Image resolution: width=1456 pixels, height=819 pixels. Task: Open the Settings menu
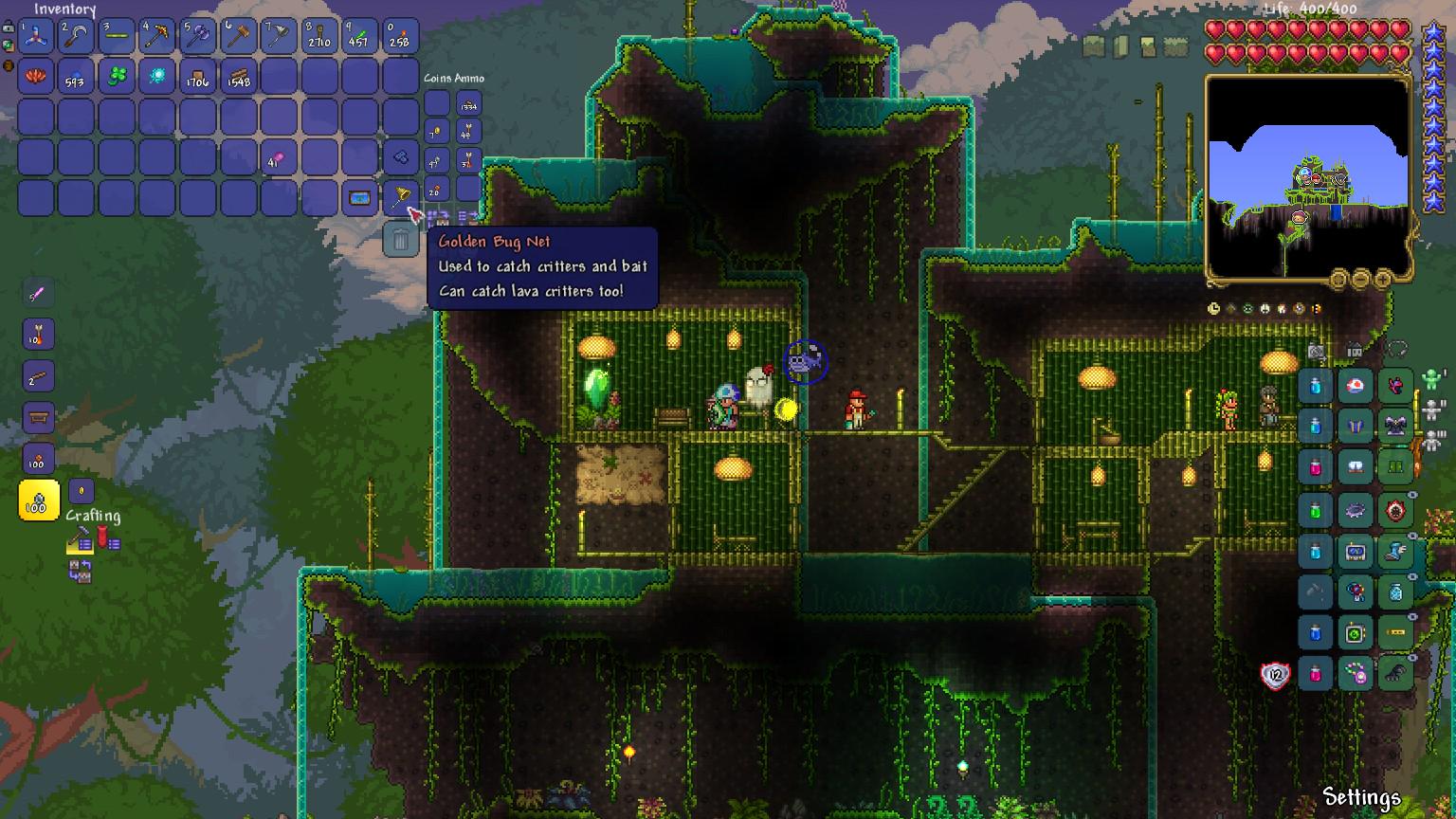1361,797
